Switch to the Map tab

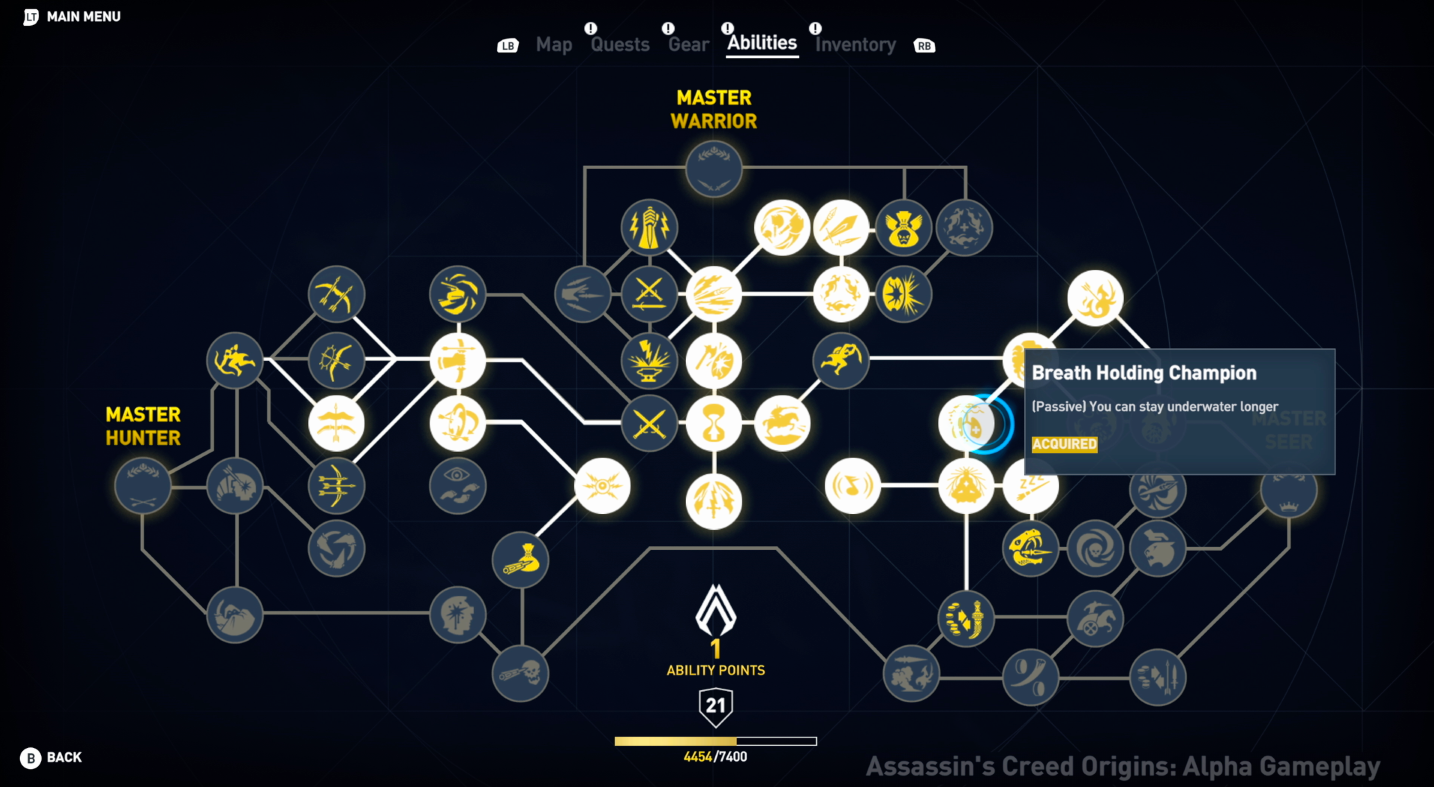point(554,44)
